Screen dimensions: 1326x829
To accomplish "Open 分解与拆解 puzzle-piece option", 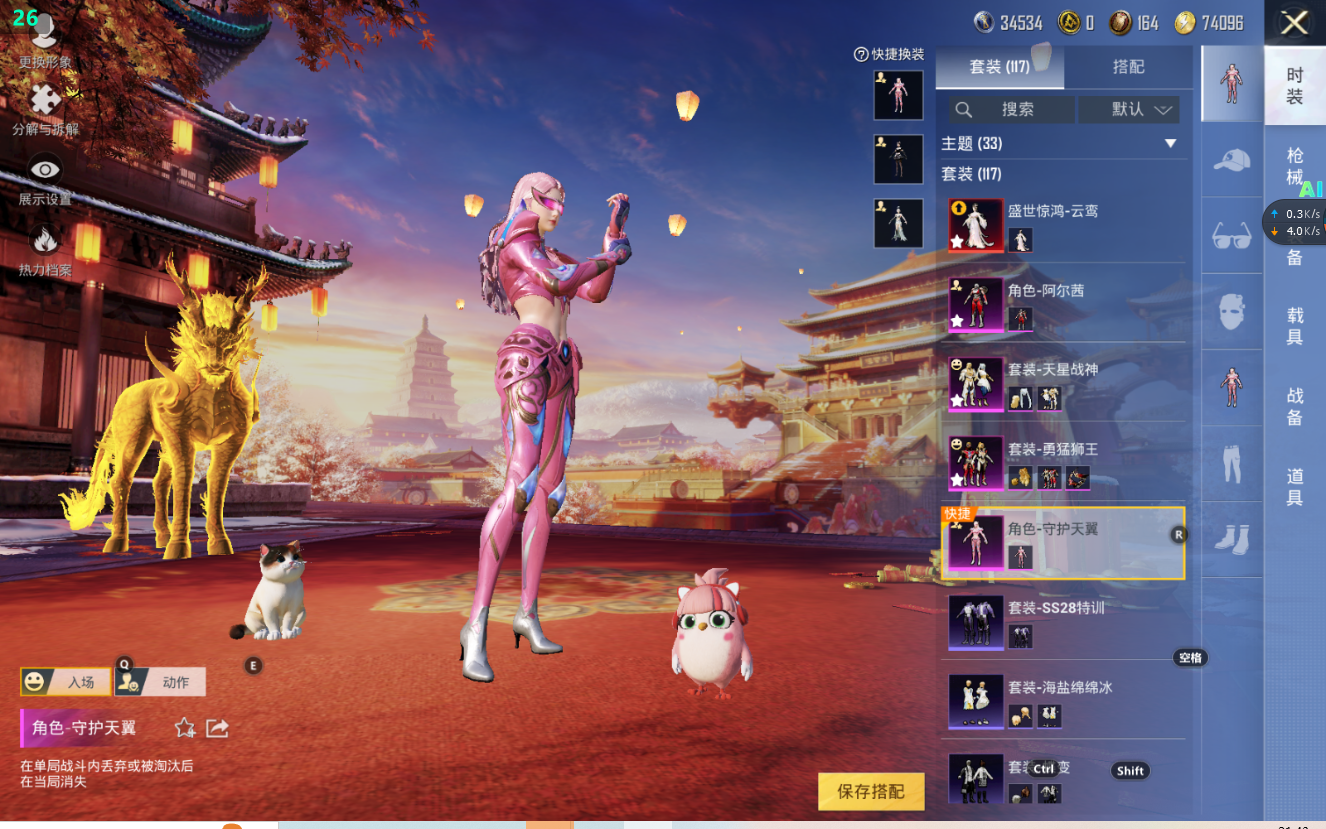I will pos(45,109).
